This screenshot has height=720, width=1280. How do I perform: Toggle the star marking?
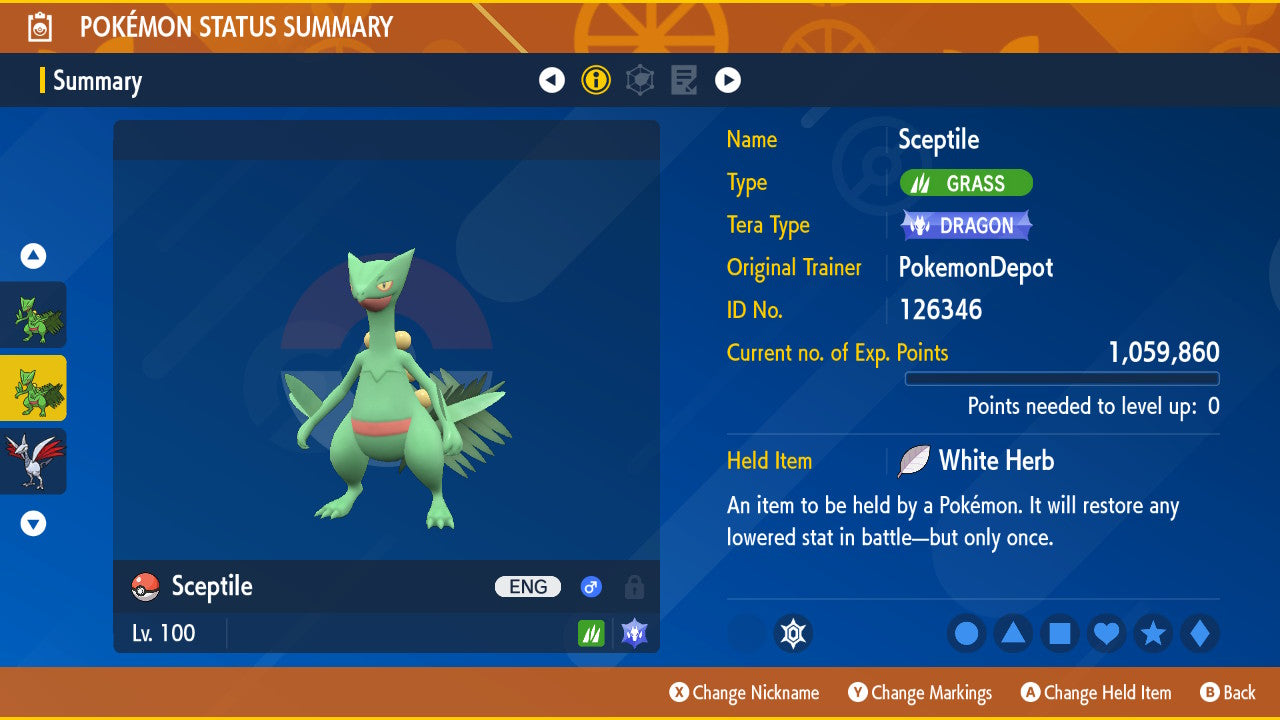coord(1153,633)
